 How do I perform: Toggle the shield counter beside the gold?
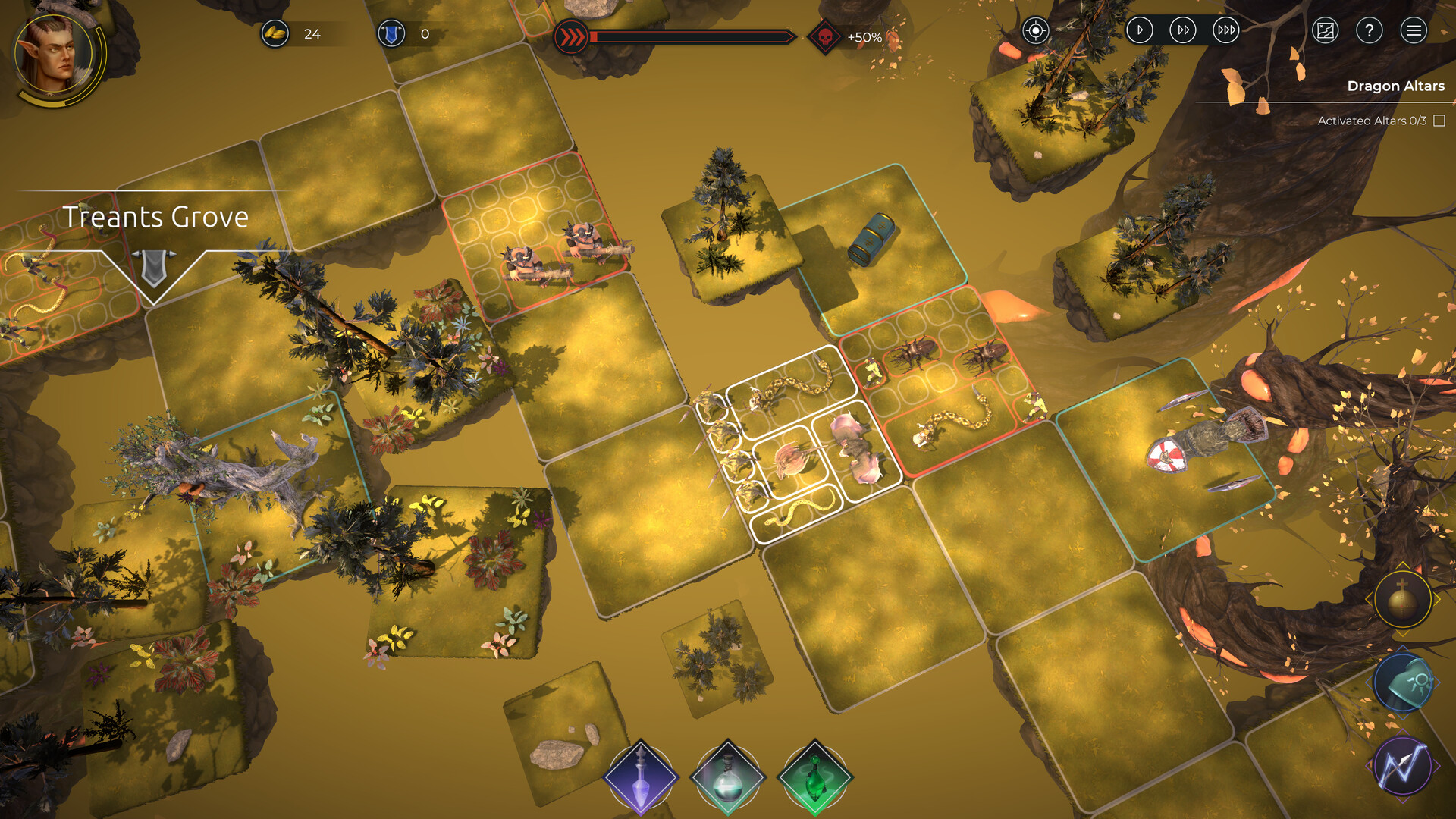(391, 33)
